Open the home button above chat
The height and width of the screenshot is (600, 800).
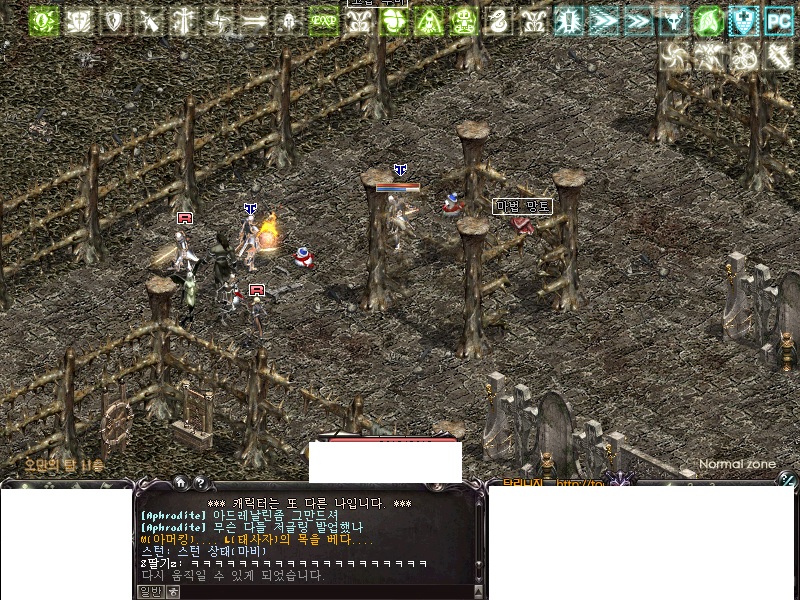[x=180, y=482]
